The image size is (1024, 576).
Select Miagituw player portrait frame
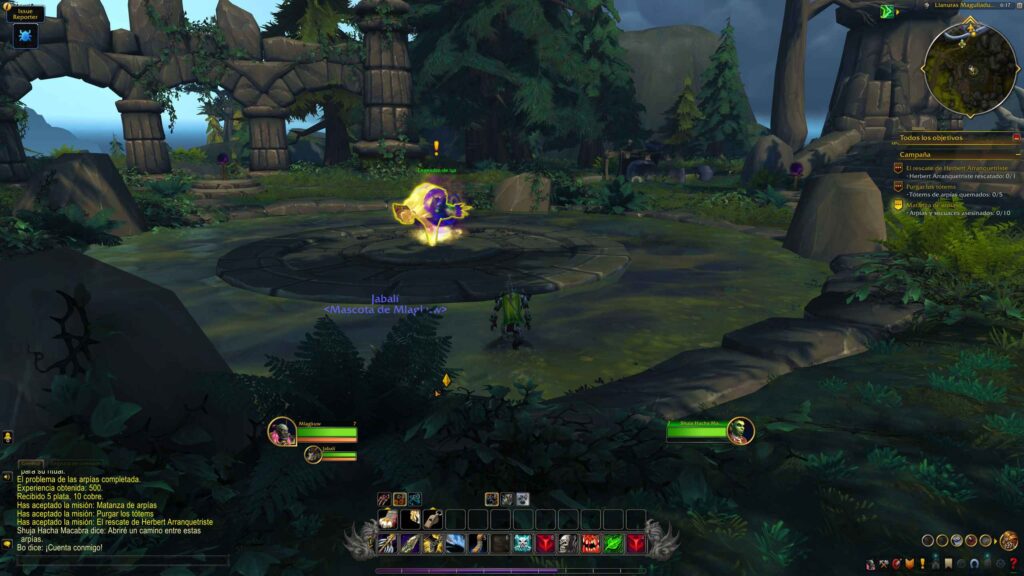coord(282,431)
